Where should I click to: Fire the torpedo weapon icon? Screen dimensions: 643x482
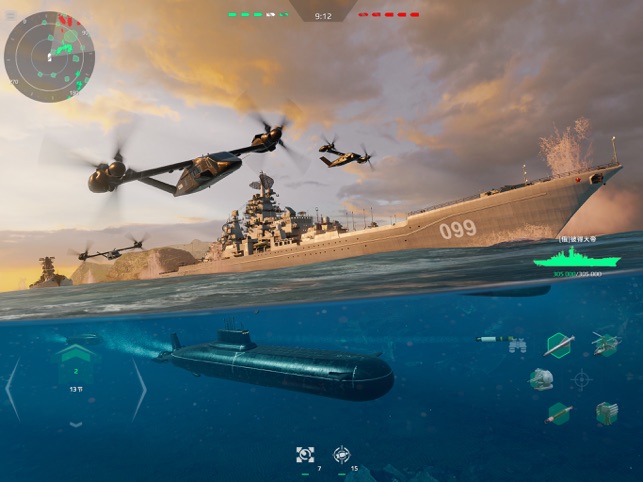tap(559, 412)
